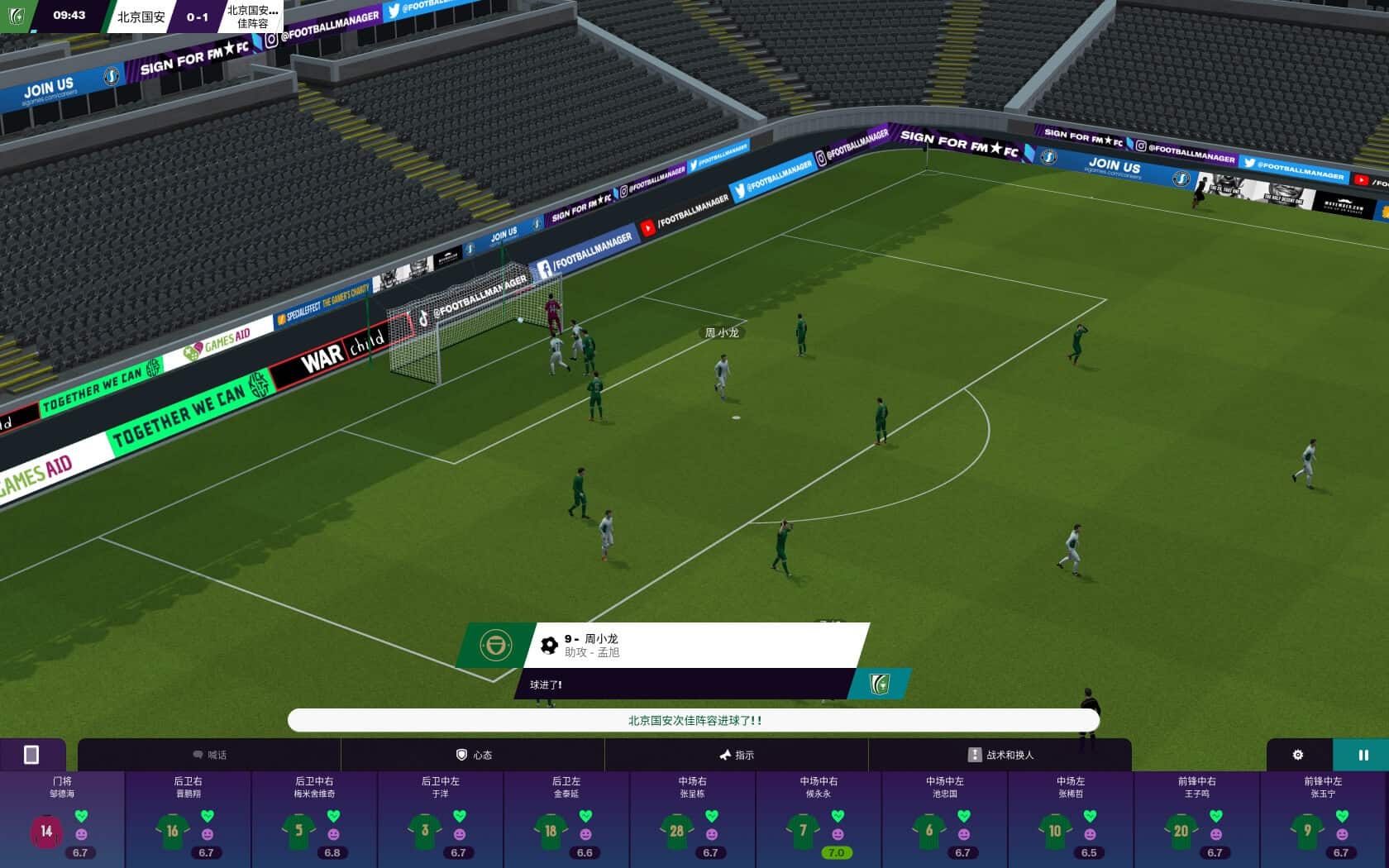
Task: Click goal scorer 周小龙 in the goal banner
Action: click(x=601, y=639)
